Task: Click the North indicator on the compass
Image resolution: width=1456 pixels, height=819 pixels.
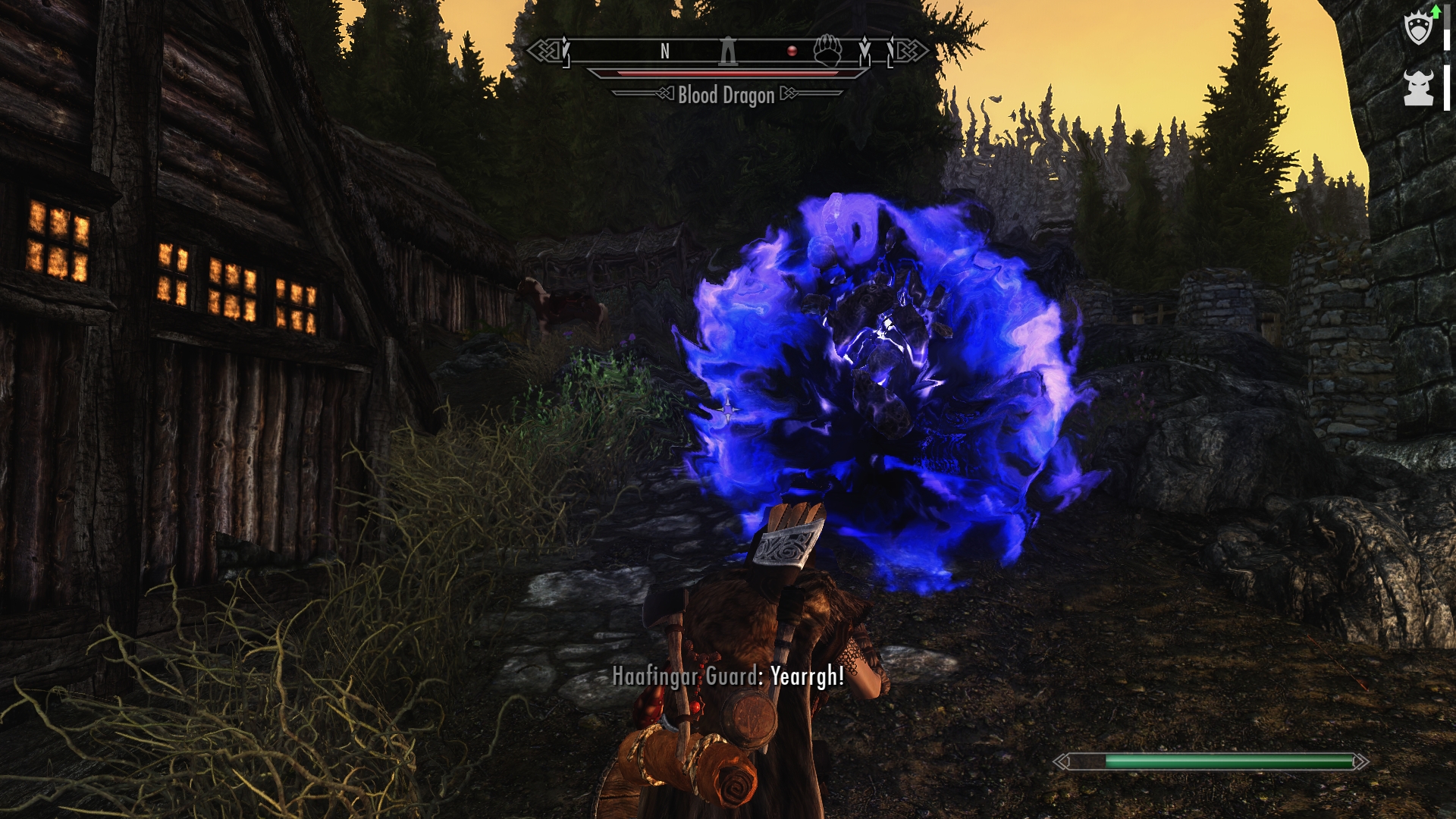Action: pyautogui.click(x=665, y=51)
